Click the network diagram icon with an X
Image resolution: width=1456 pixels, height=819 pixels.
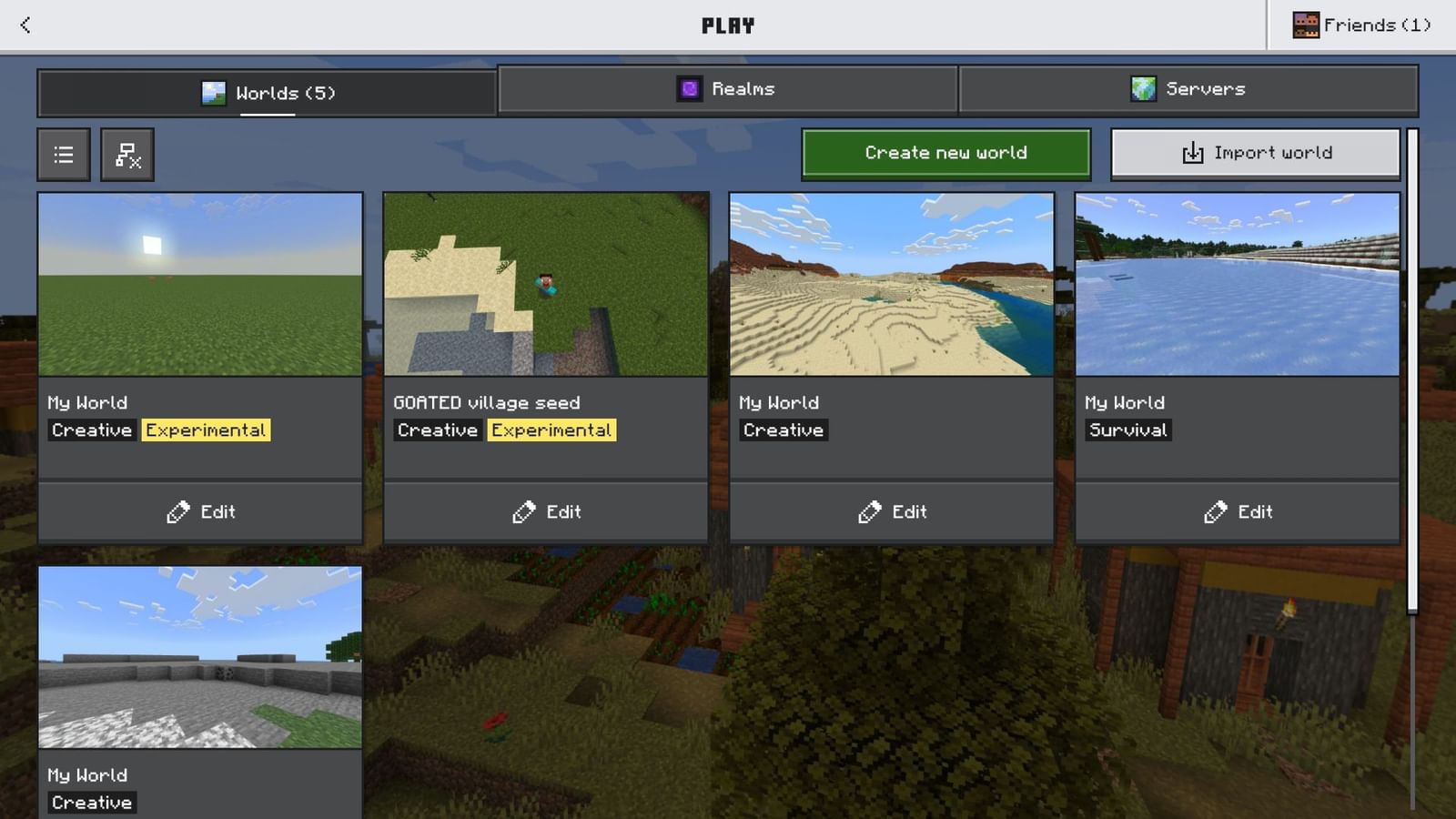coord(127,154)
